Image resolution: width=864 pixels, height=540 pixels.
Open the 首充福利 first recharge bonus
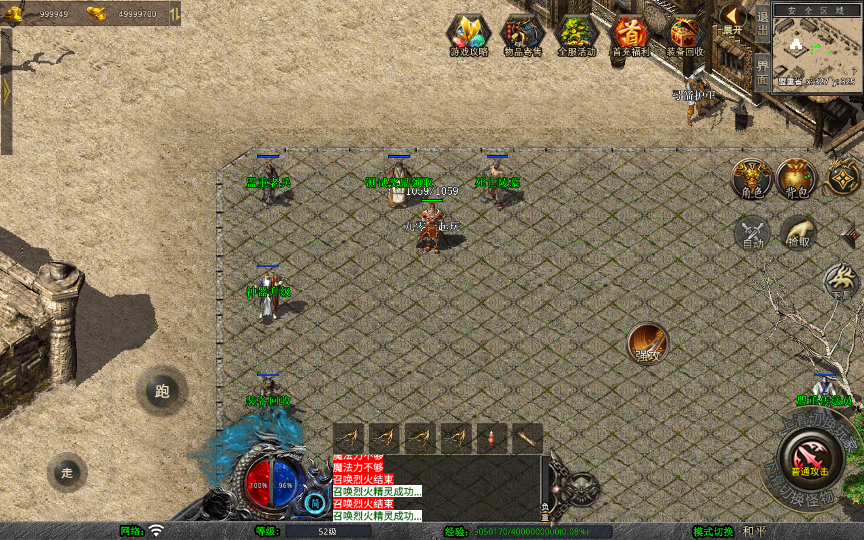(x=630, y=35)
